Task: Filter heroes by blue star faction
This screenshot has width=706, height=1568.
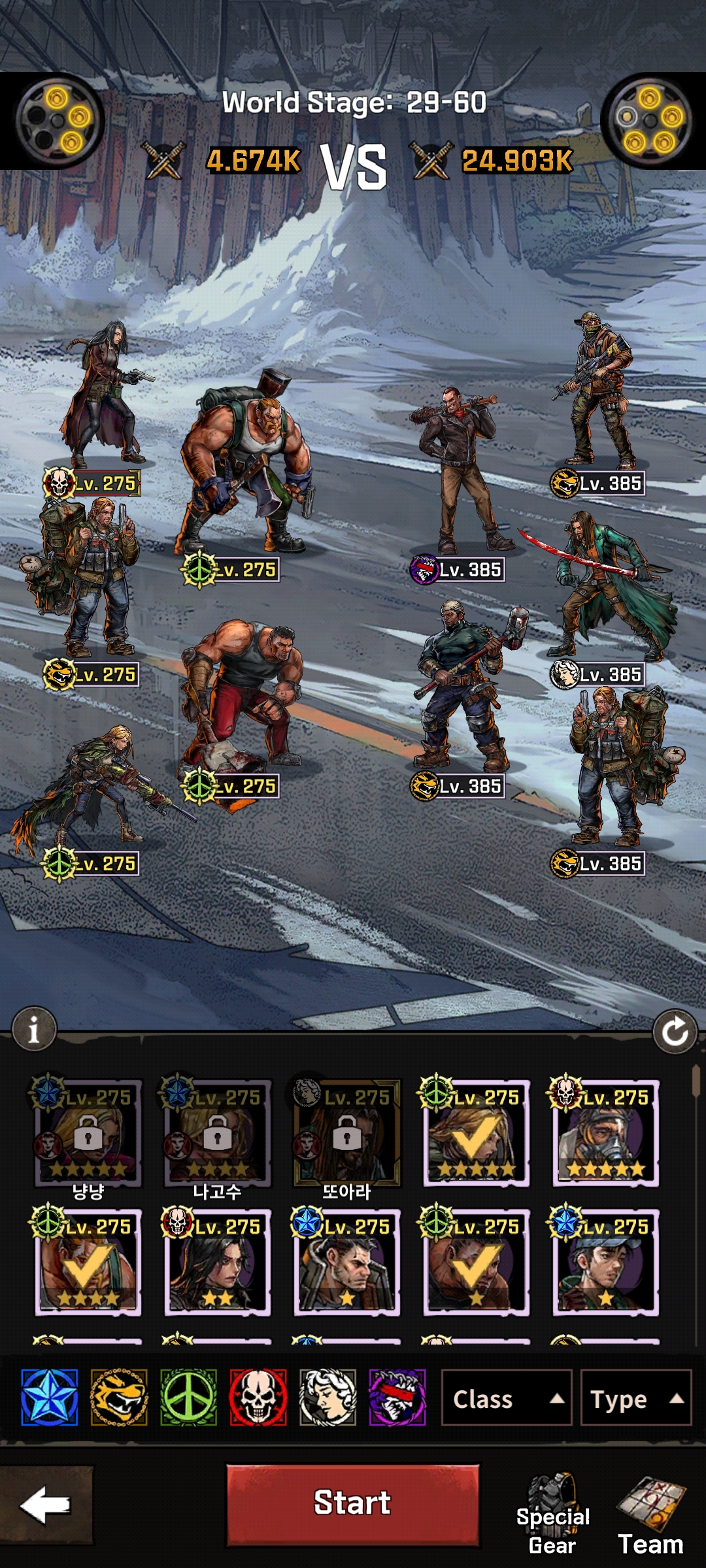Action: 50,1397
